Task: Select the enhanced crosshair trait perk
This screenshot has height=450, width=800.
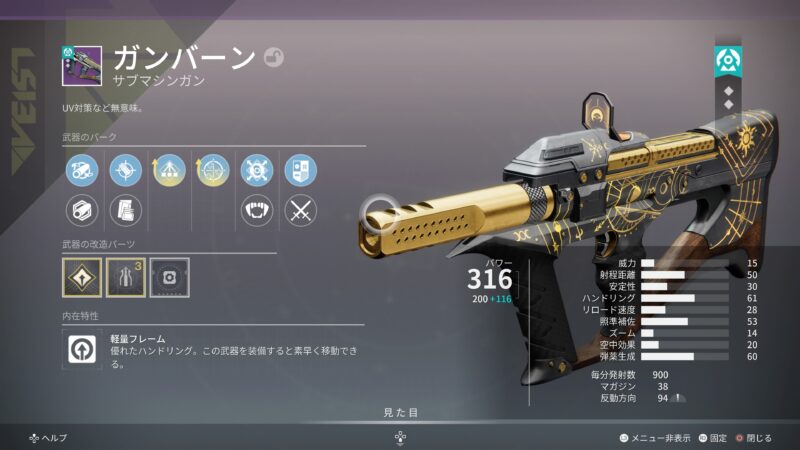Action: pos(212,169)
